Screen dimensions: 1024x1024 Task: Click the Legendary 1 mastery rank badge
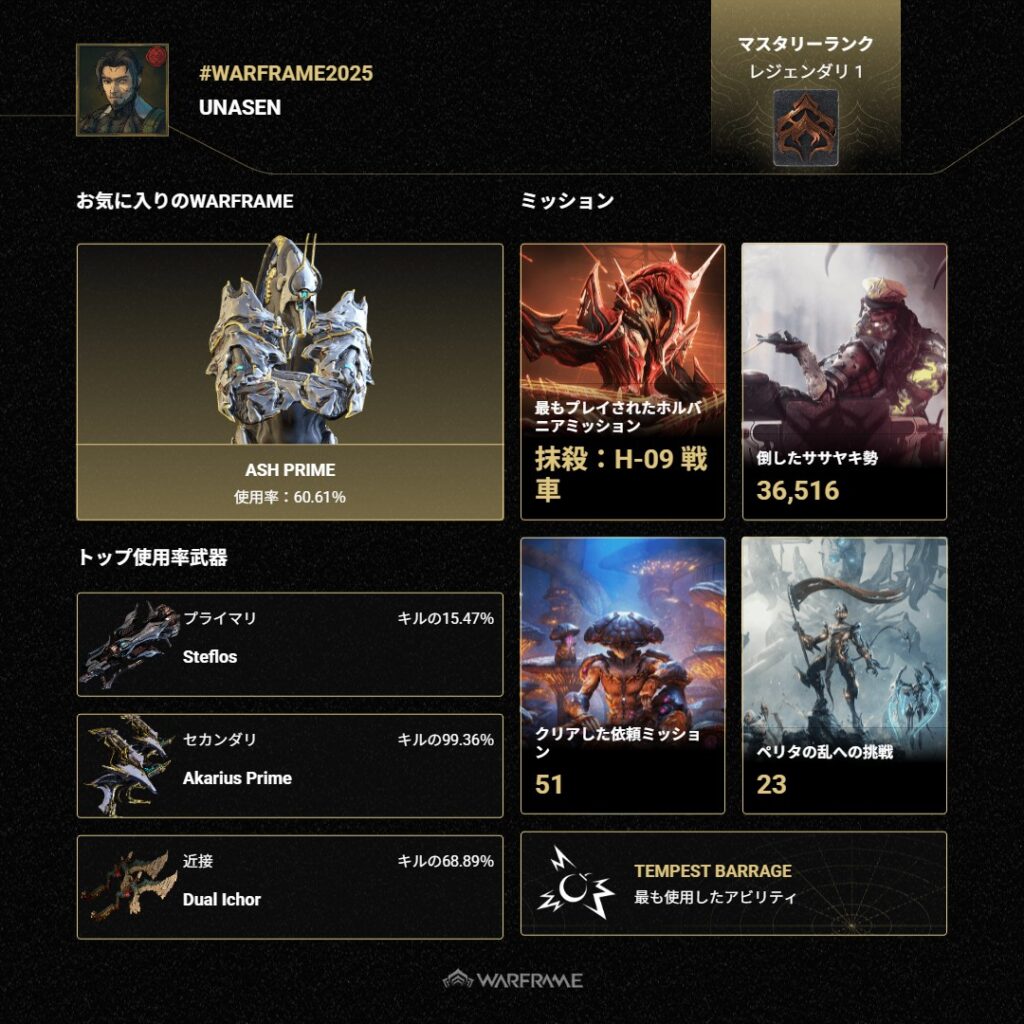pos(805,122)
